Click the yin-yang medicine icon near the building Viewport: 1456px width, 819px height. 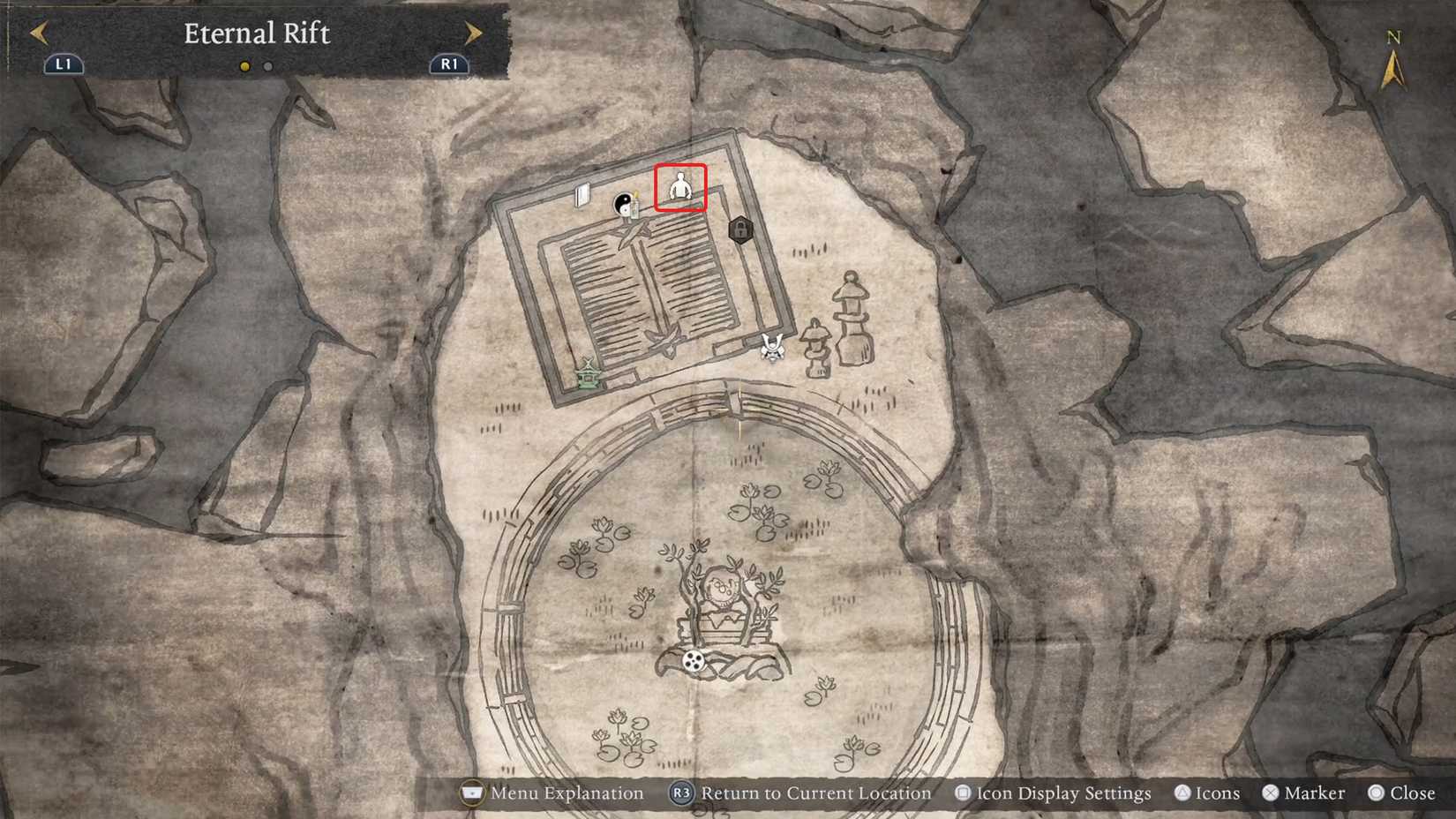point(622,201)
